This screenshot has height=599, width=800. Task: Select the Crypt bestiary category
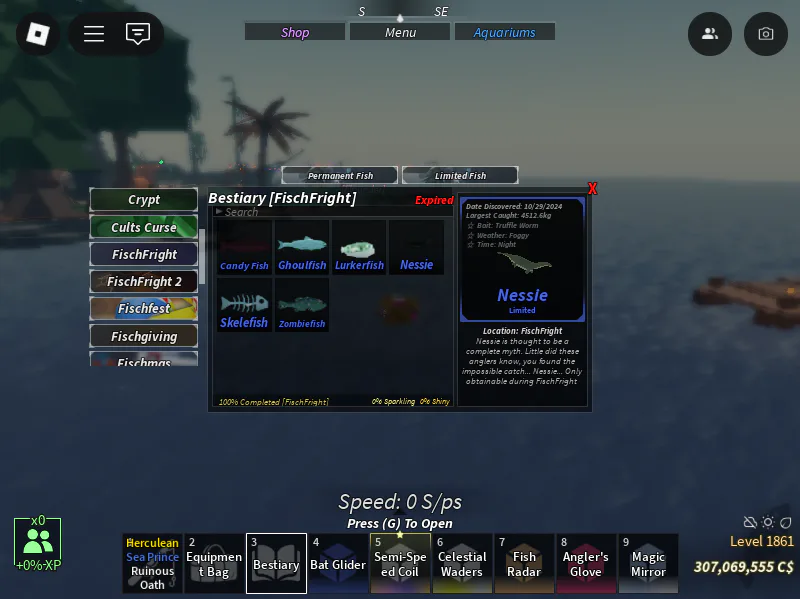pyautogui.click(x=144, y=200)
